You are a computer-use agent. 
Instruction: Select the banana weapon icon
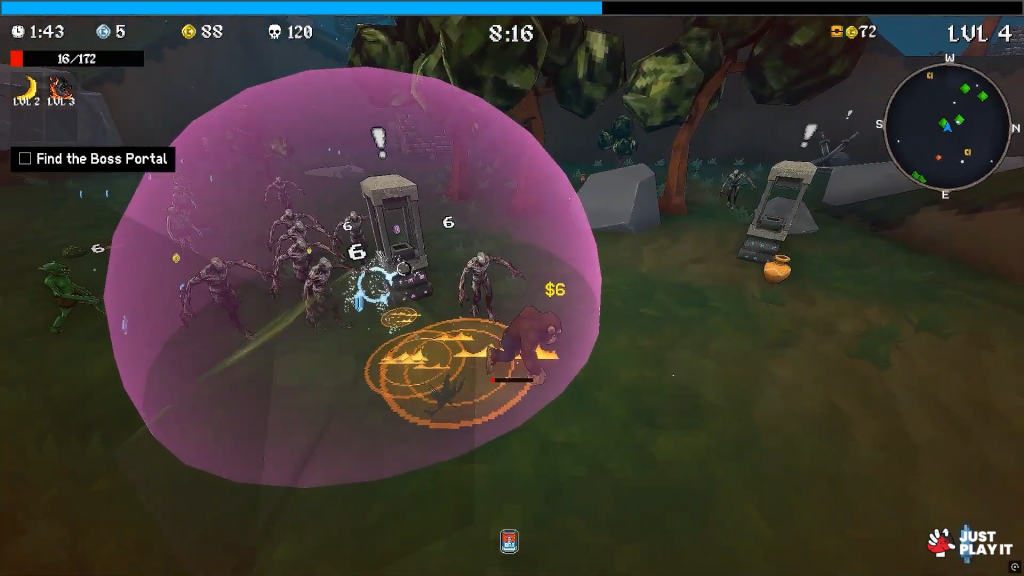click(x=25, y=85)
